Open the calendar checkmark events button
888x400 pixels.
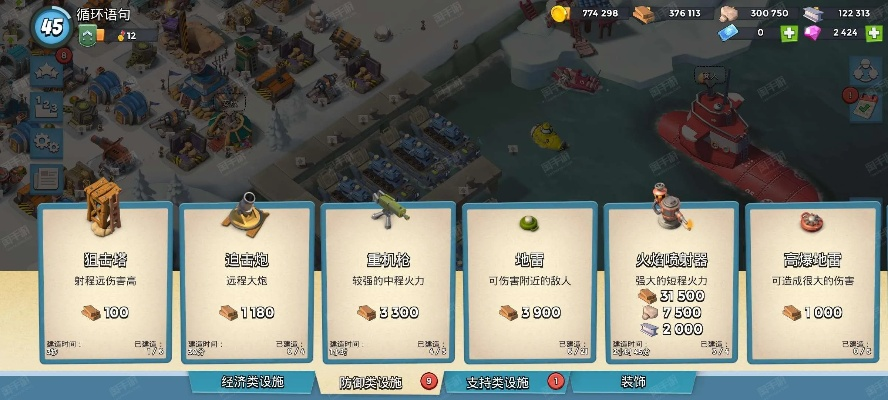pos(864,105)
